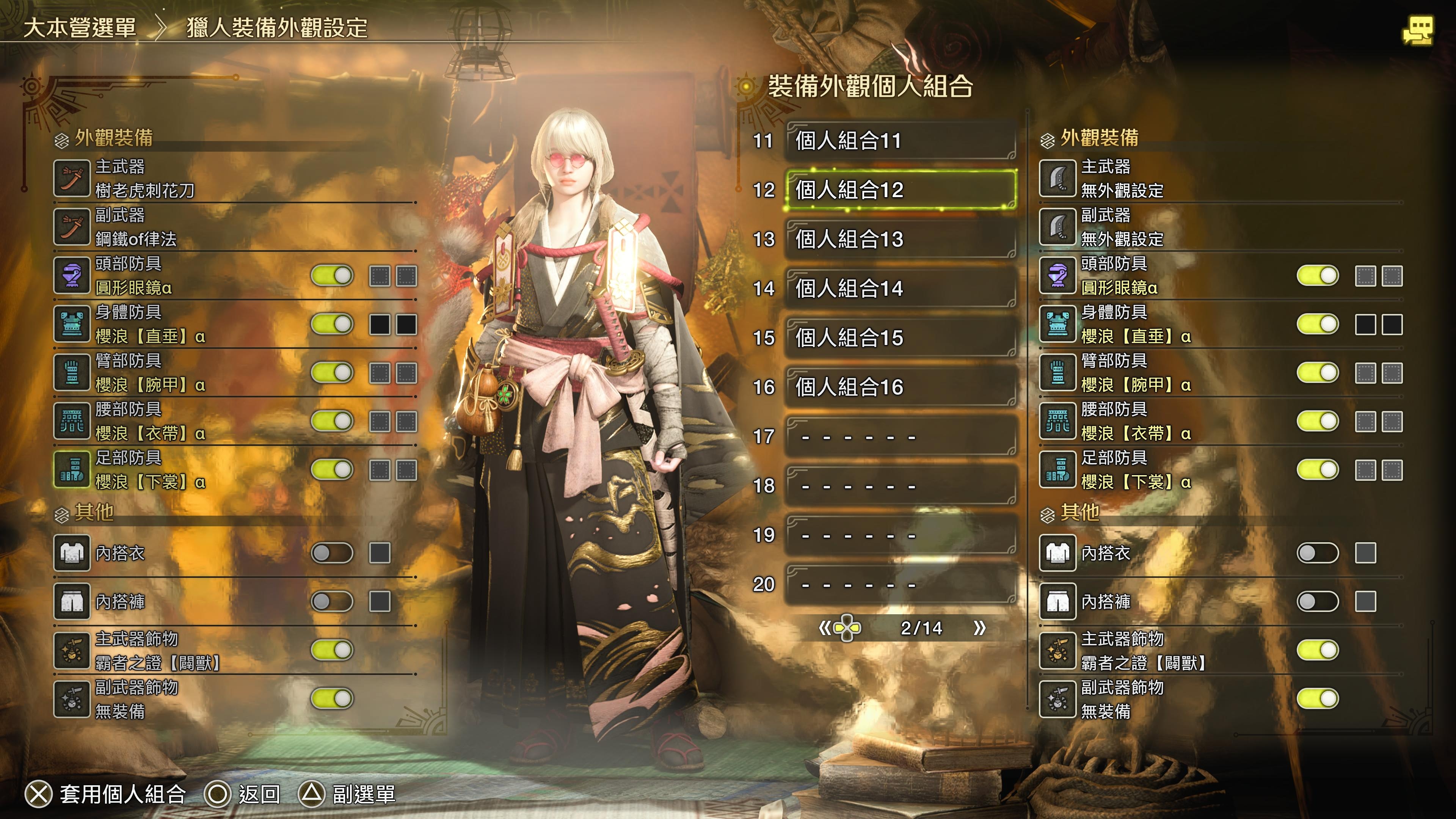Choose the highlighted 個人組合12 loadout

tap(901, 190)
